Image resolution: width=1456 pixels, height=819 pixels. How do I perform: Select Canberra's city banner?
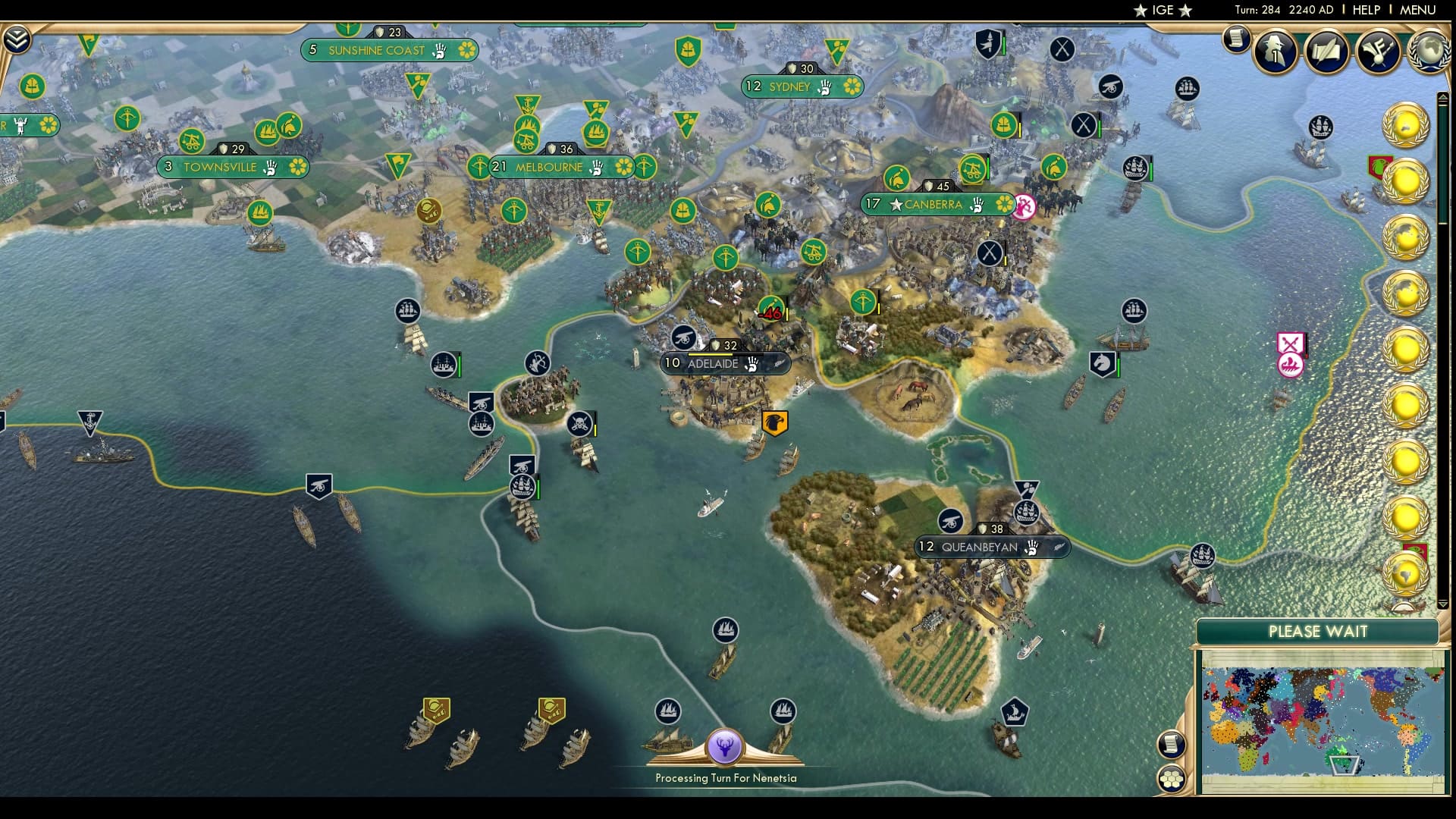(932, 204)
